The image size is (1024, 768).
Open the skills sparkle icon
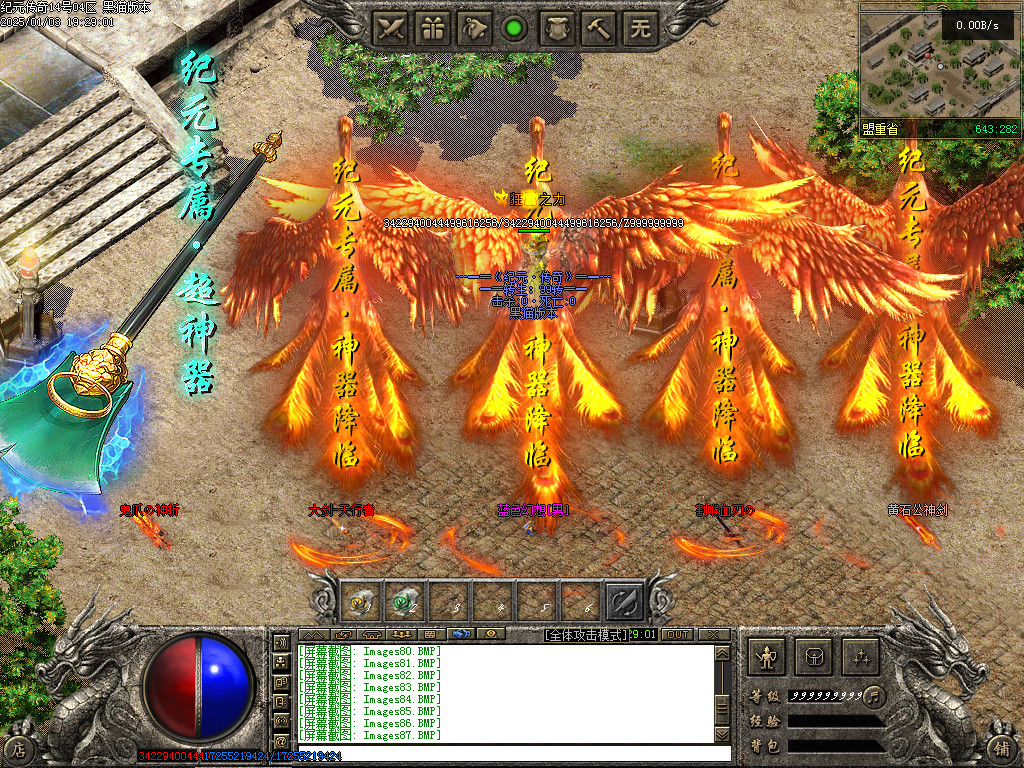pyautogui.click(x=860, y=657)
